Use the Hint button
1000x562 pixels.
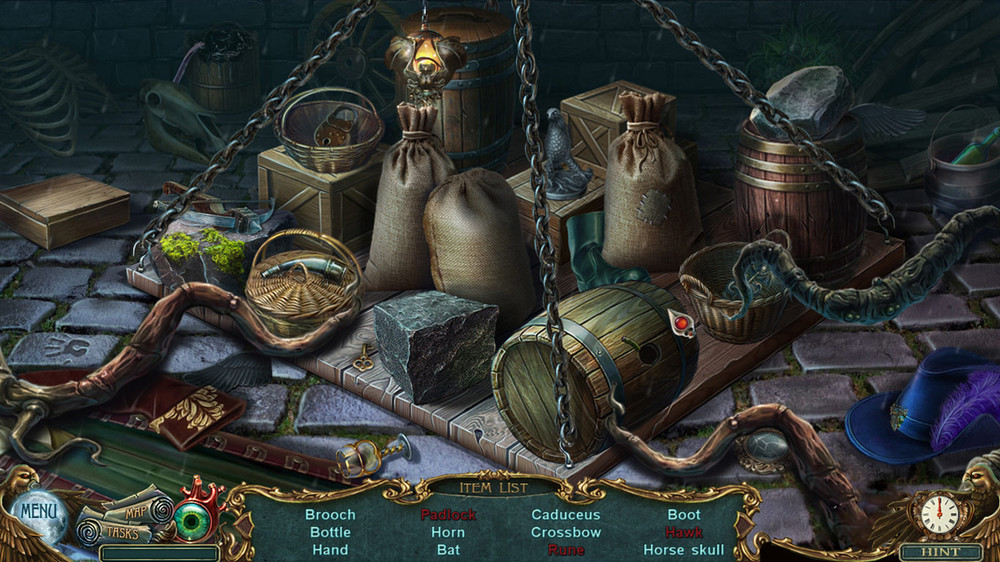click(x=940, y=551)
